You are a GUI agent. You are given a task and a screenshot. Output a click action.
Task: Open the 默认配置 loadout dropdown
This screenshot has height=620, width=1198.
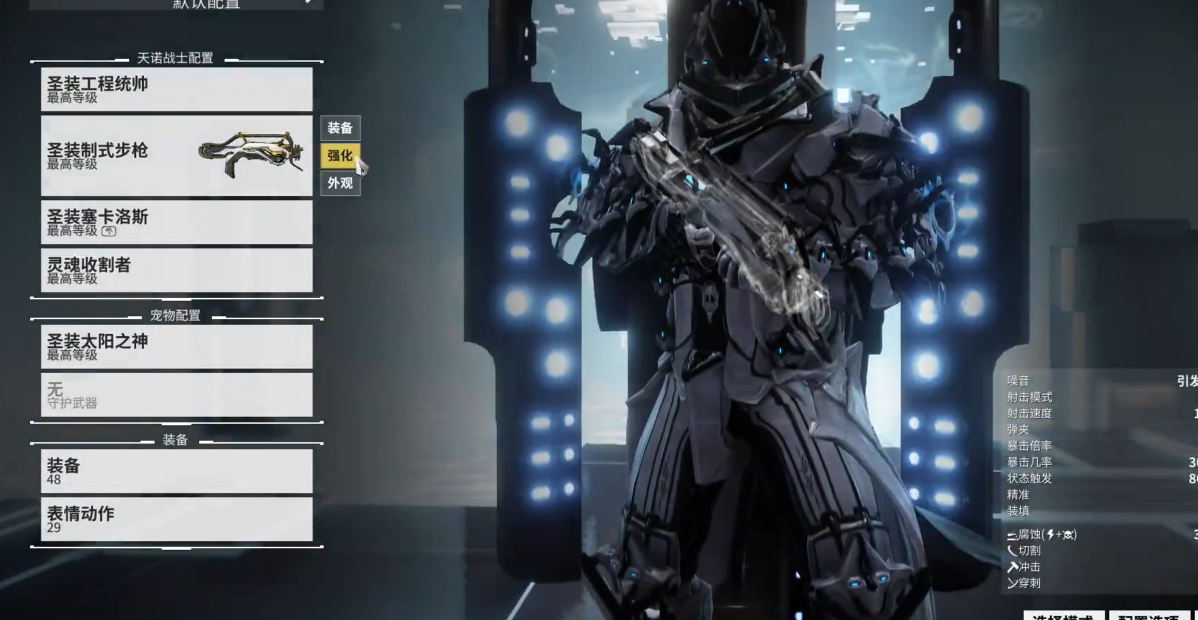point(176,4)
